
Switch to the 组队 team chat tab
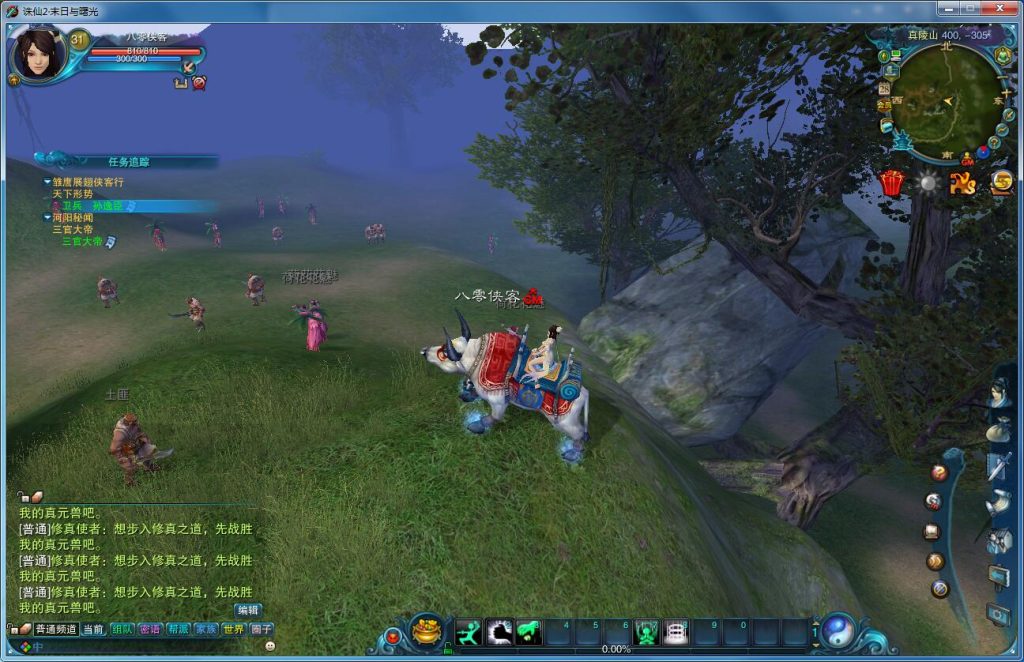[x=123, y=629]
